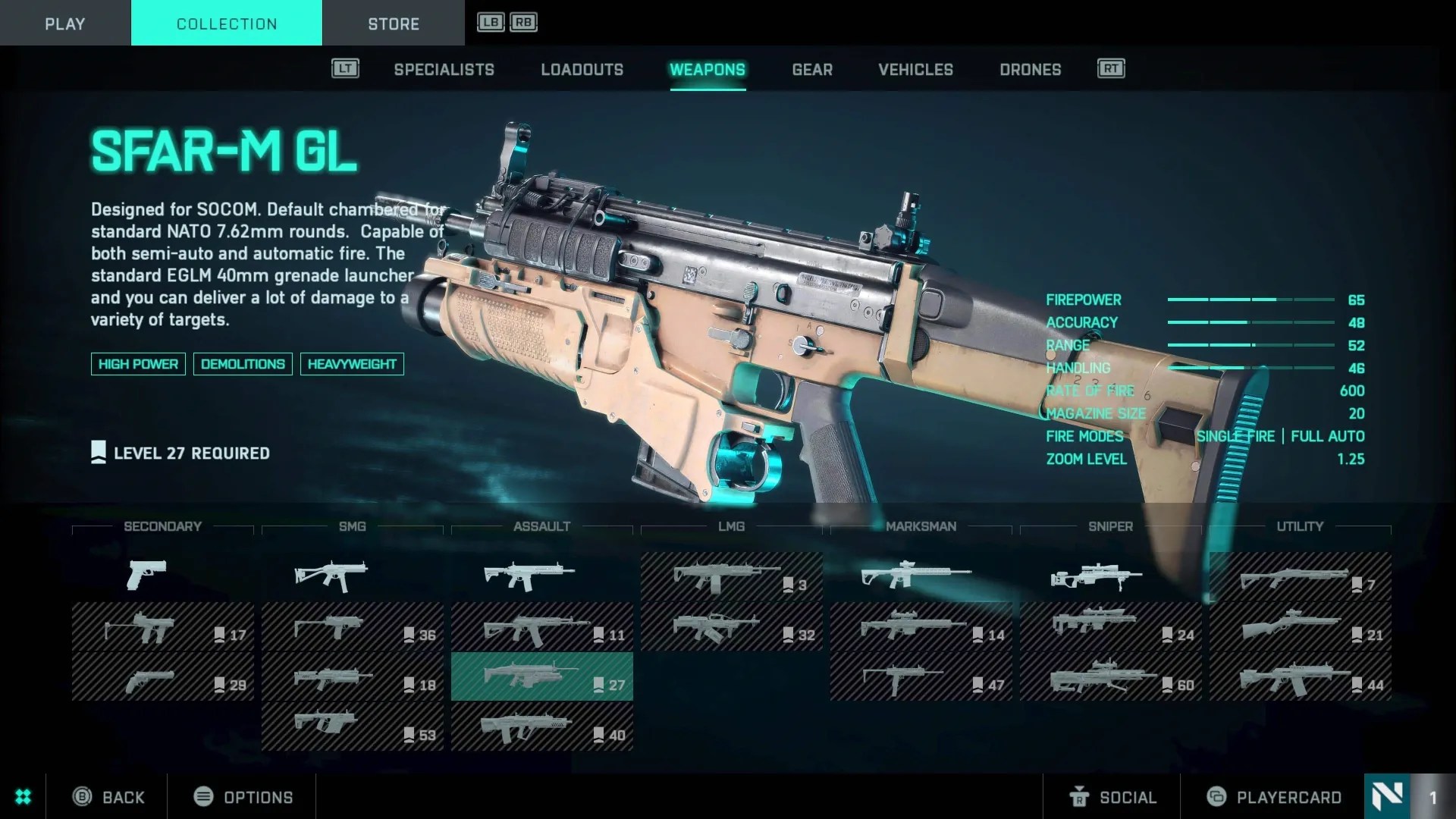Open the GEAR tab
This screenshot has width=1456, height=819.
812,70
